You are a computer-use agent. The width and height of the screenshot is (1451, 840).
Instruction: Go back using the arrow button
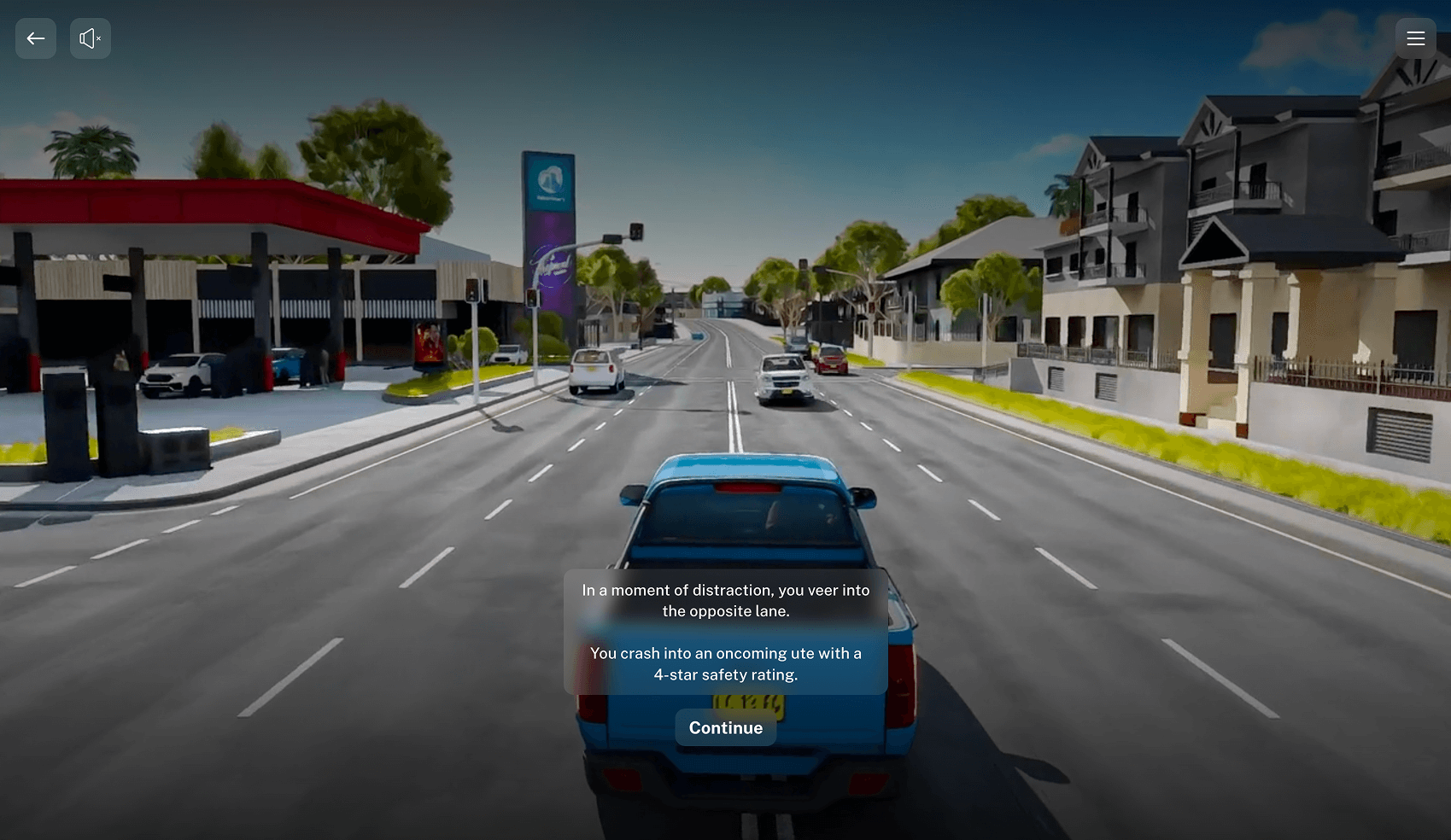coord(36,38)
